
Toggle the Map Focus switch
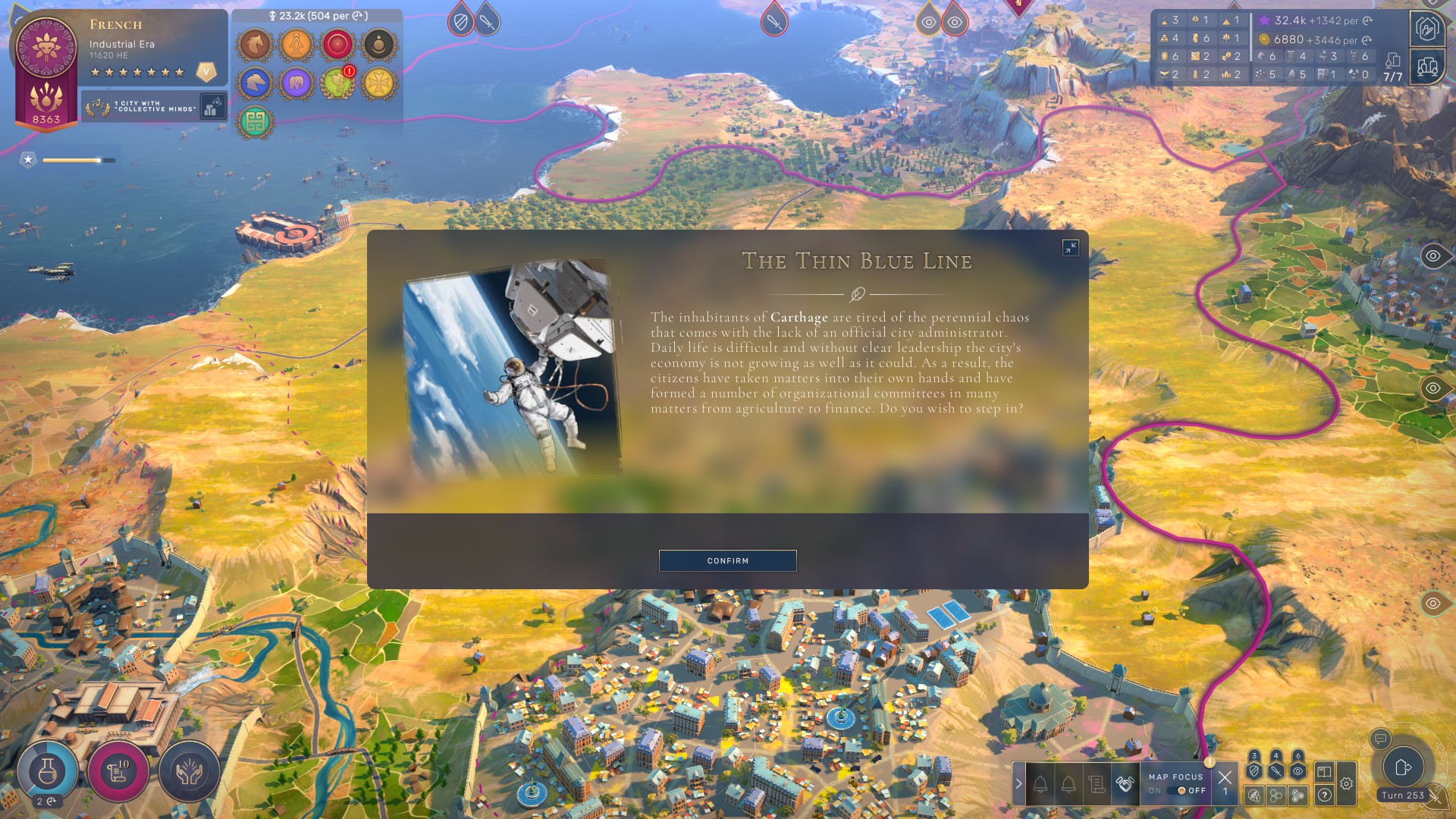1181,790
